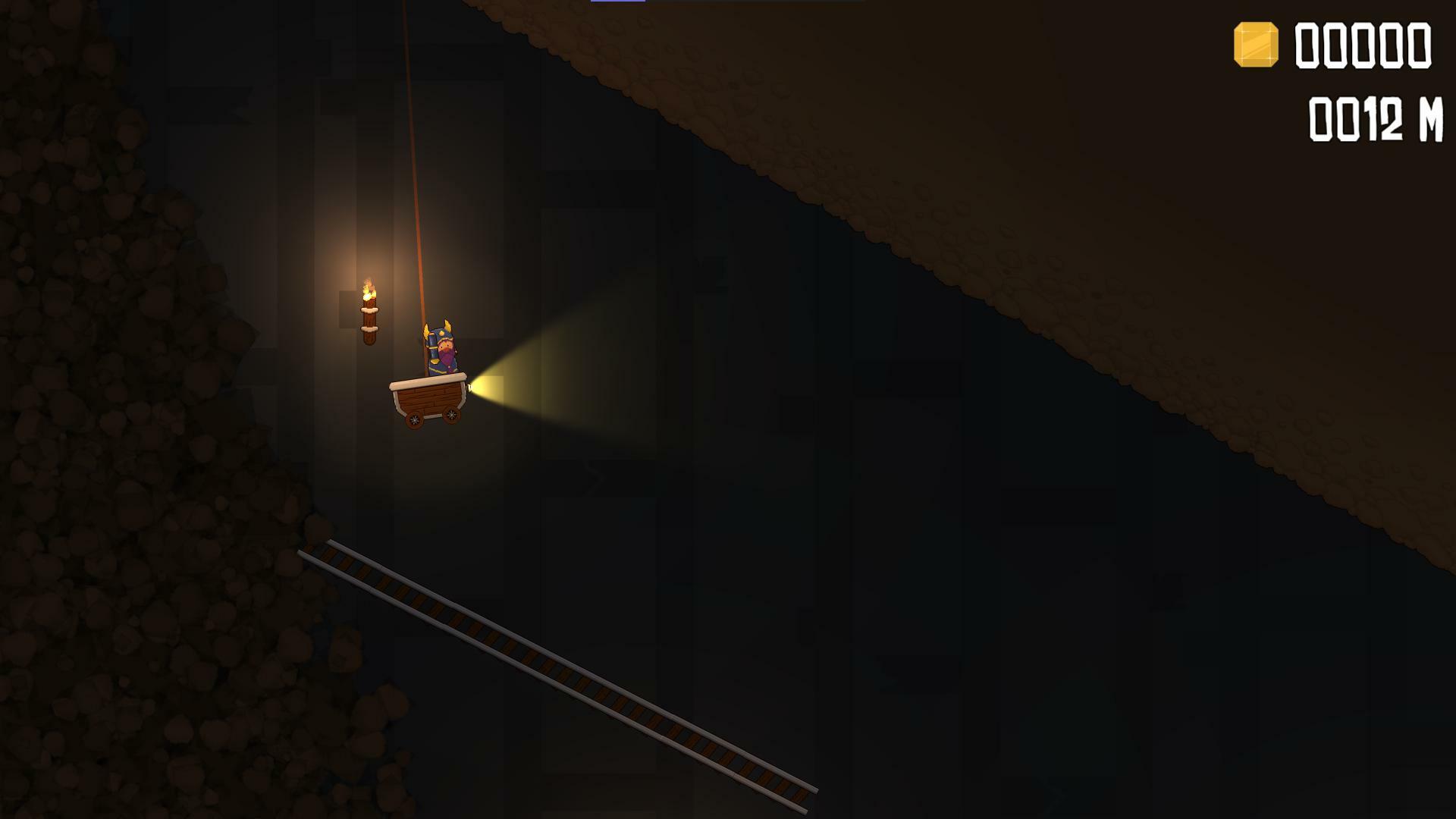Tap the cart's rear wheel
Screen dimensions: 1456x819
click(x=413, y=419)
